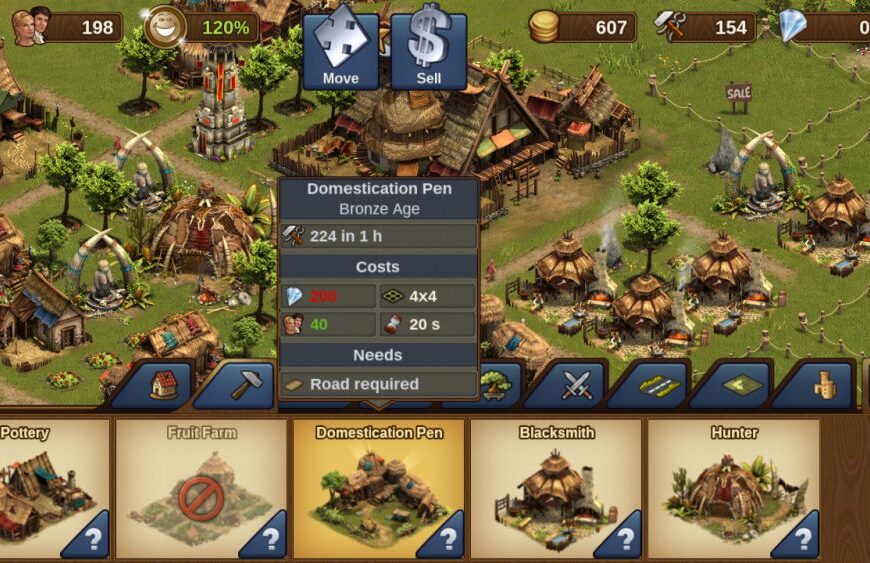Open the expansions tab with green tile

(742, 386)
